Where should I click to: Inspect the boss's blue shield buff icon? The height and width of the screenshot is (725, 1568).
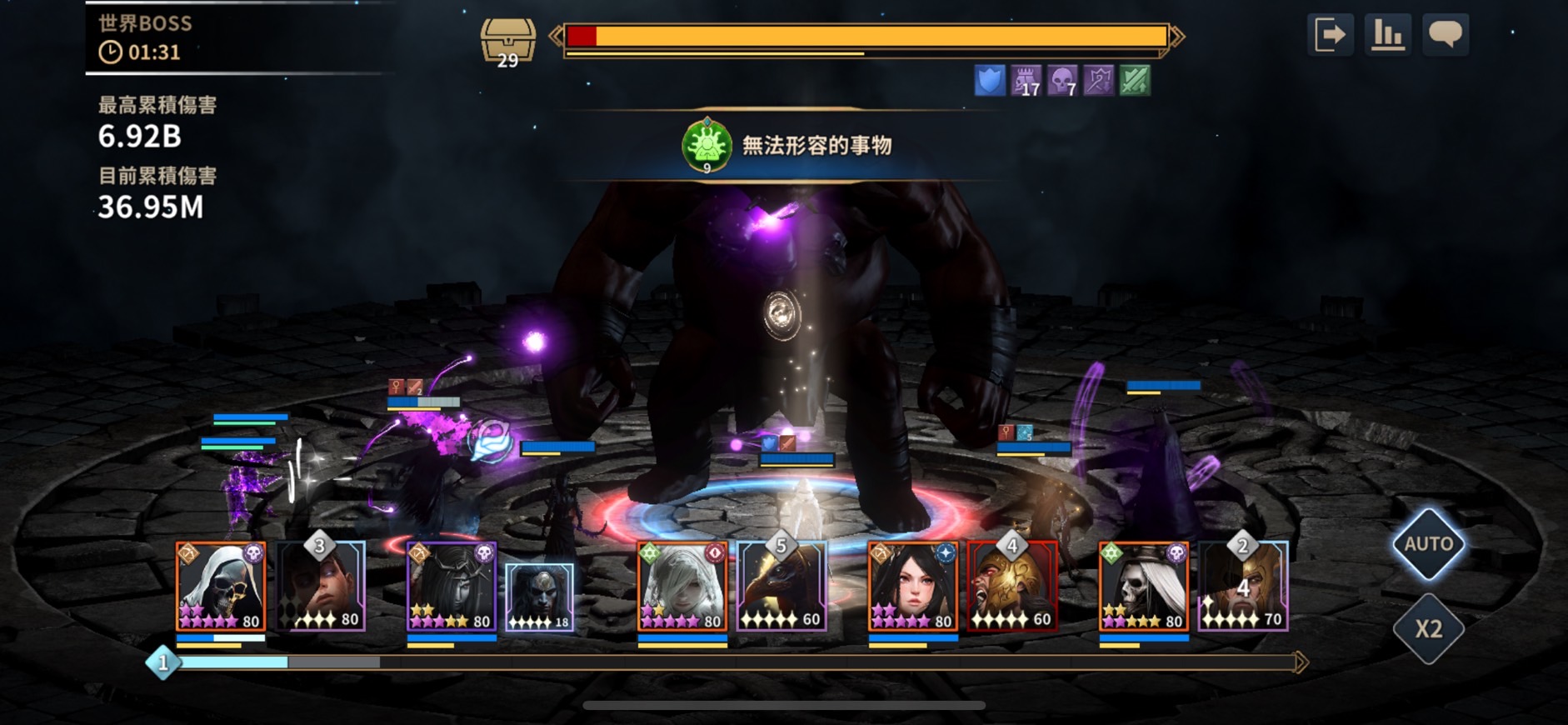(990, 81)
